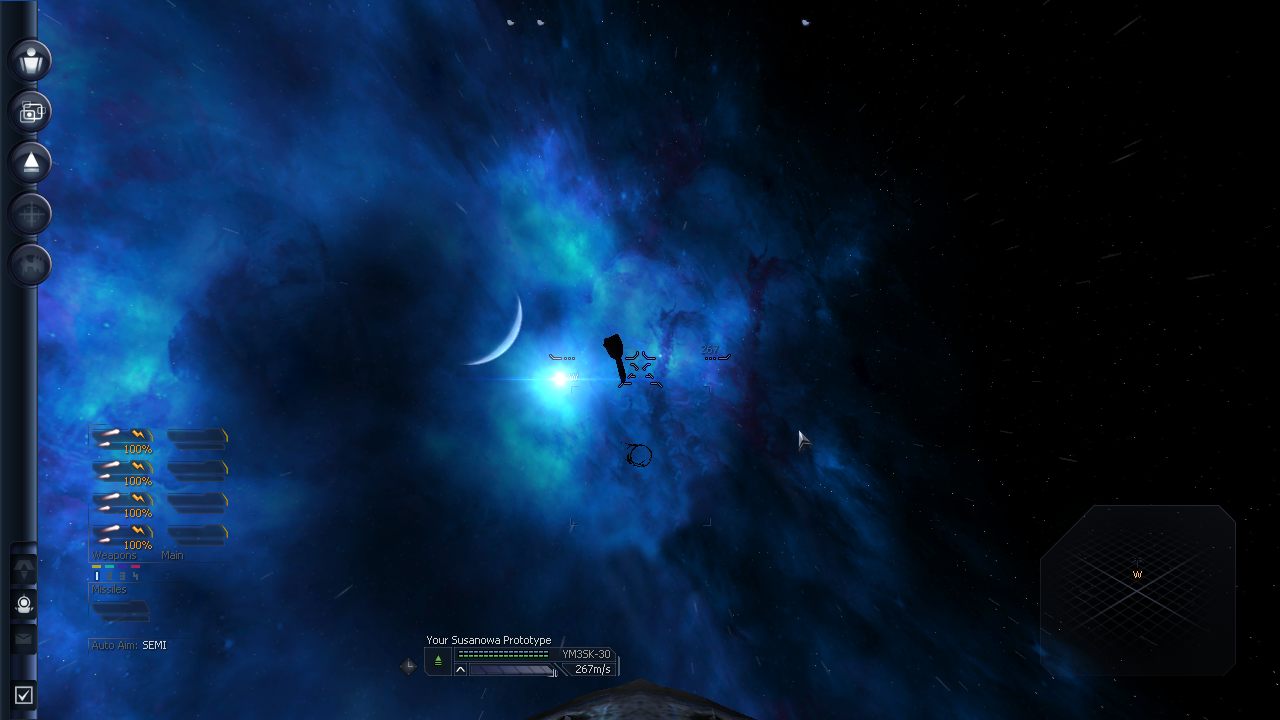The image size is (1280, 720).
Task: Click the clock icon left of ship status
Action: [408, 666]
